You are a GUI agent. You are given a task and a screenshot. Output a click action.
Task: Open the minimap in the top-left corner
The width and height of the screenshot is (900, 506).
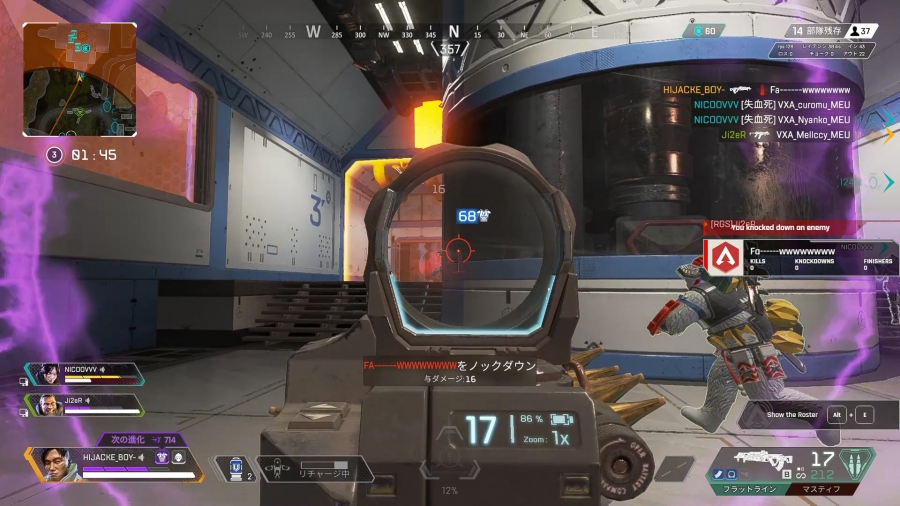click(80, 80)
